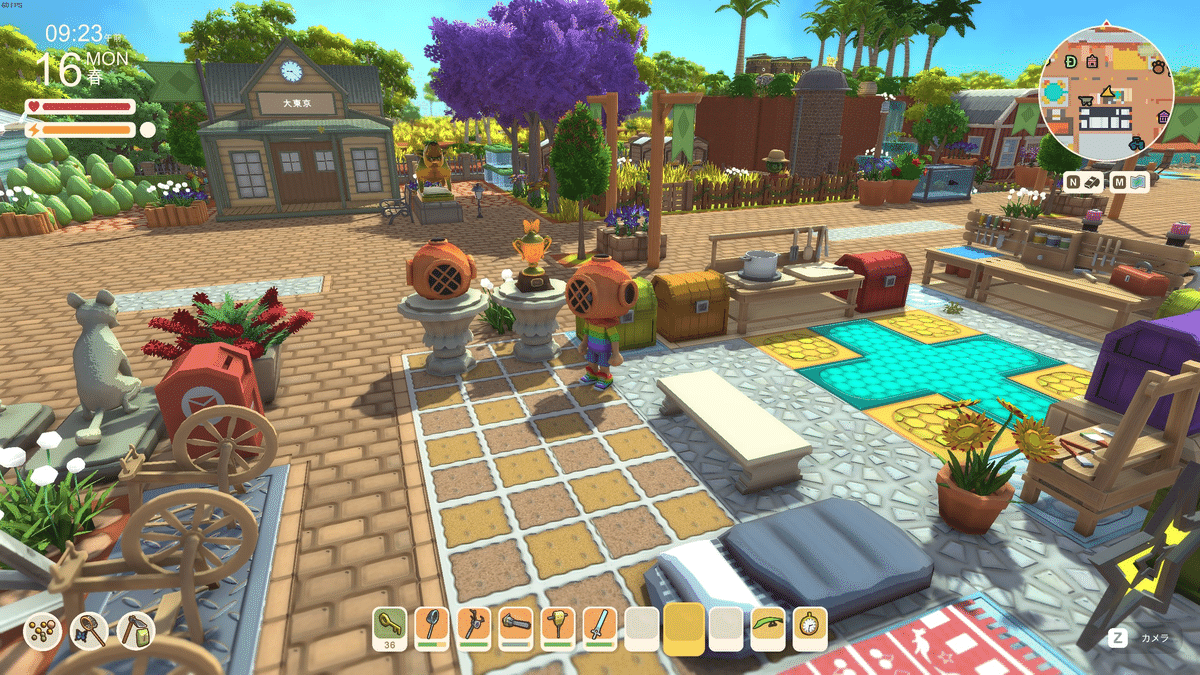Select the golden key hotbar slot
The image size is (1200, 675).
[389, 626]
